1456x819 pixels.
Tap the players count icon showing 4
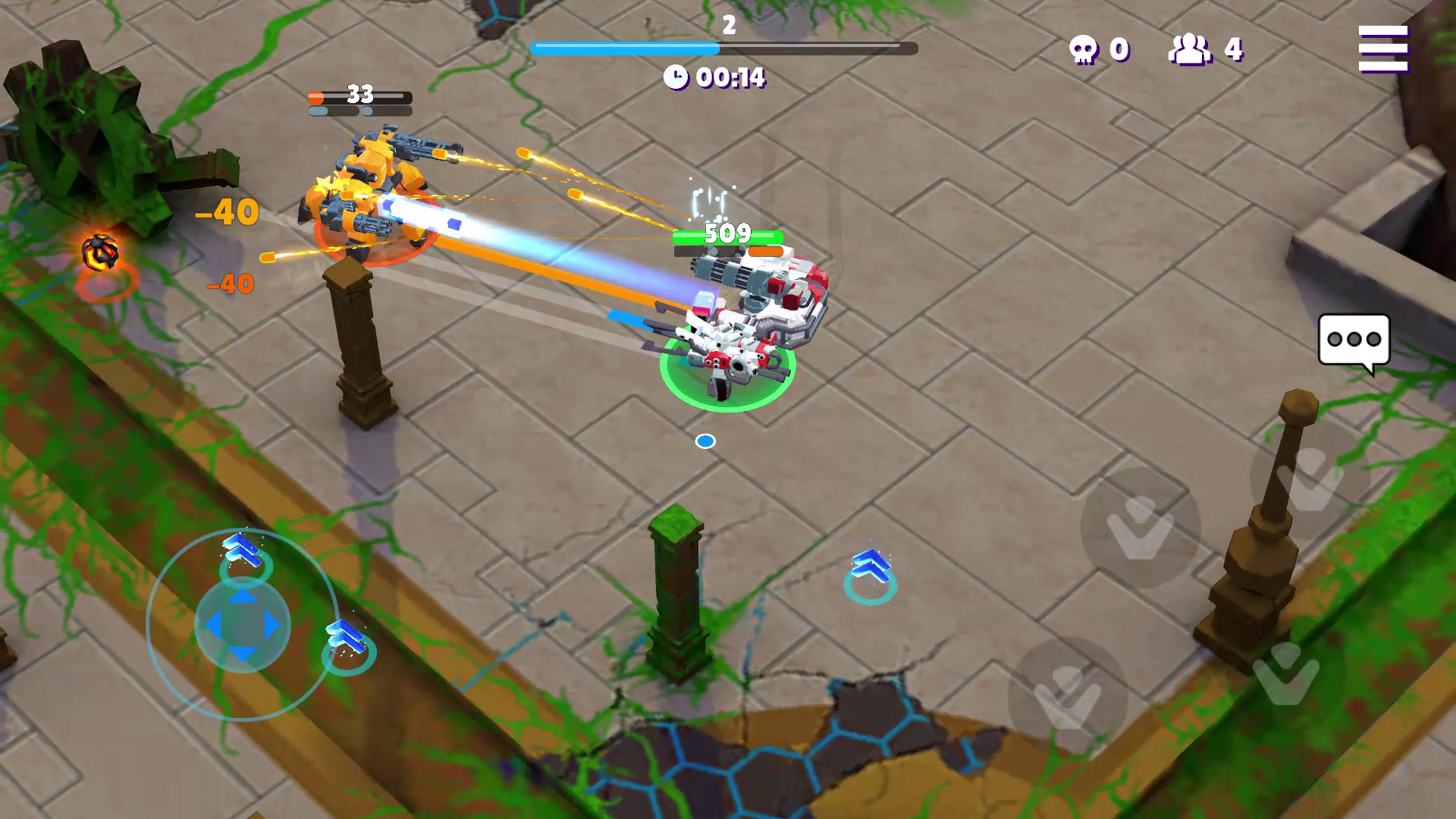[x=1188, y=49]
